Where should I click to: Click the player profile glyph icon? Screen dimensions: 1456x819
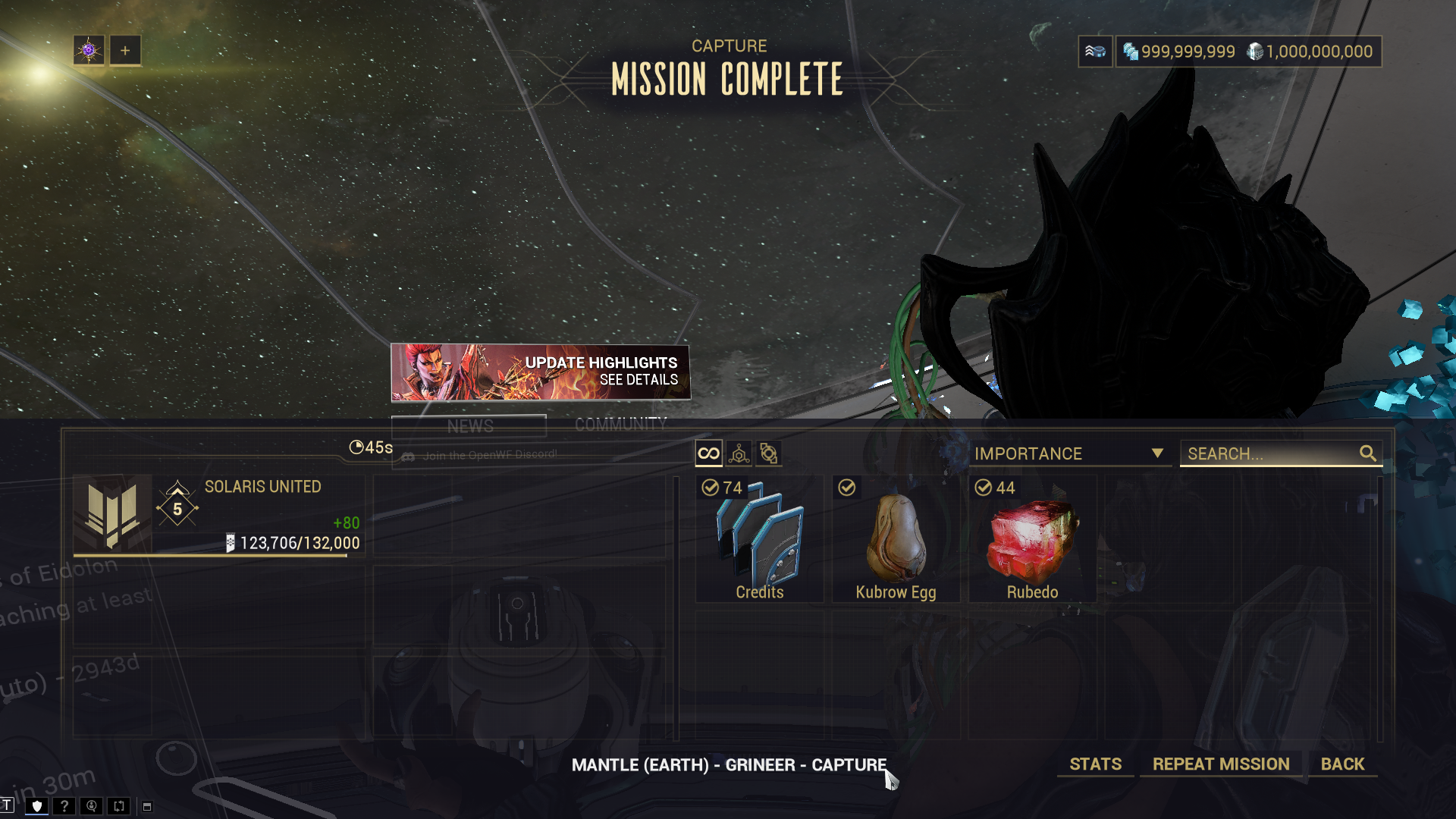(89, 51)
